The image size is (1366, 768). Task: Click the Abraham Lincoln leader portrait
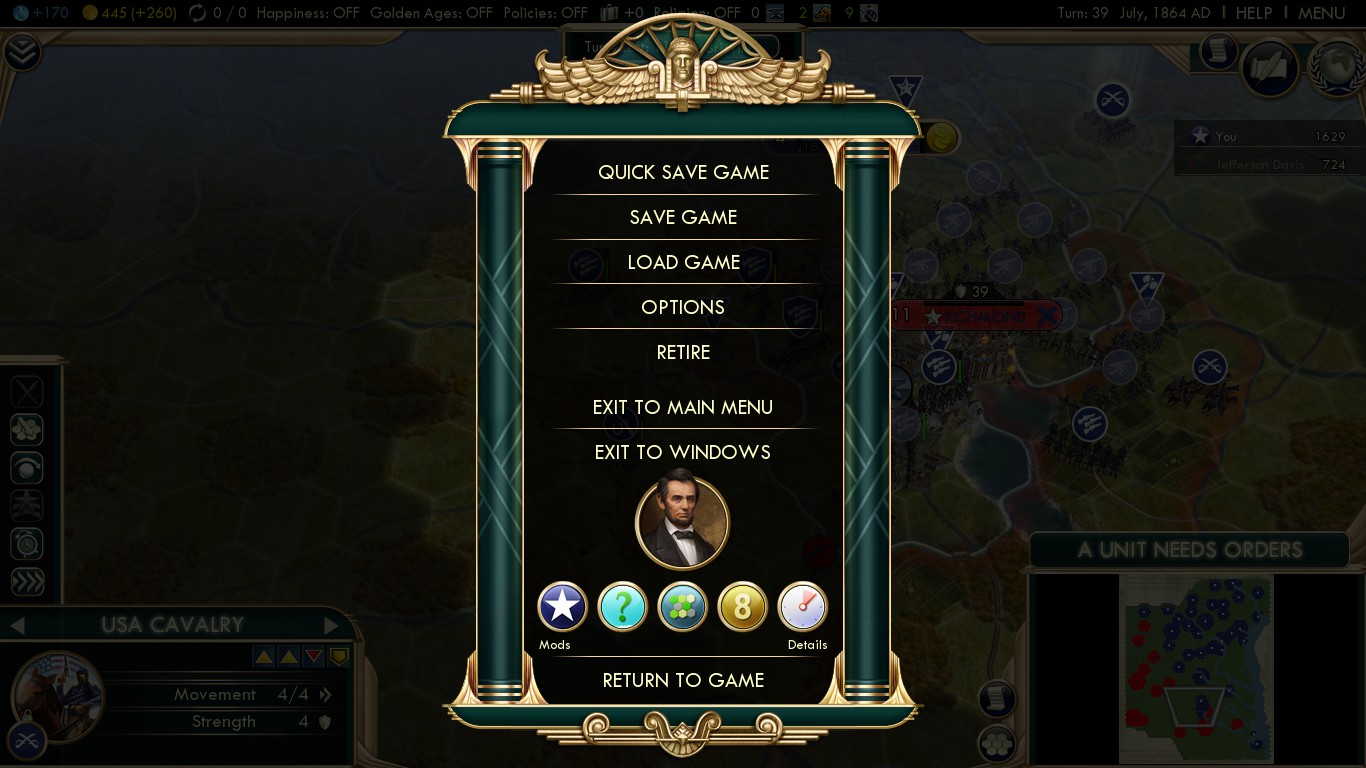[x=683, y=521]
